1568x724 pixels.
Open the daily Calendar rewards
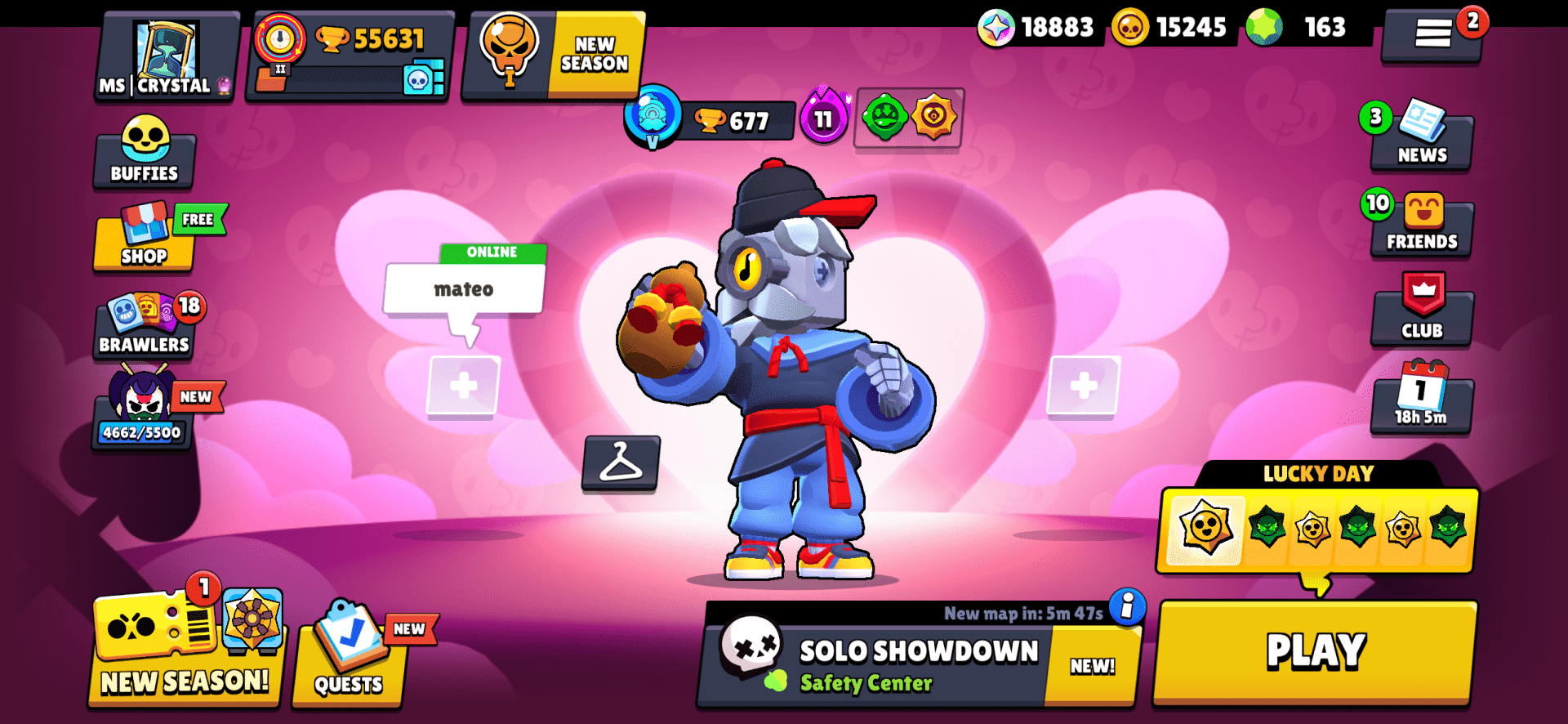tap(1421, 400)
